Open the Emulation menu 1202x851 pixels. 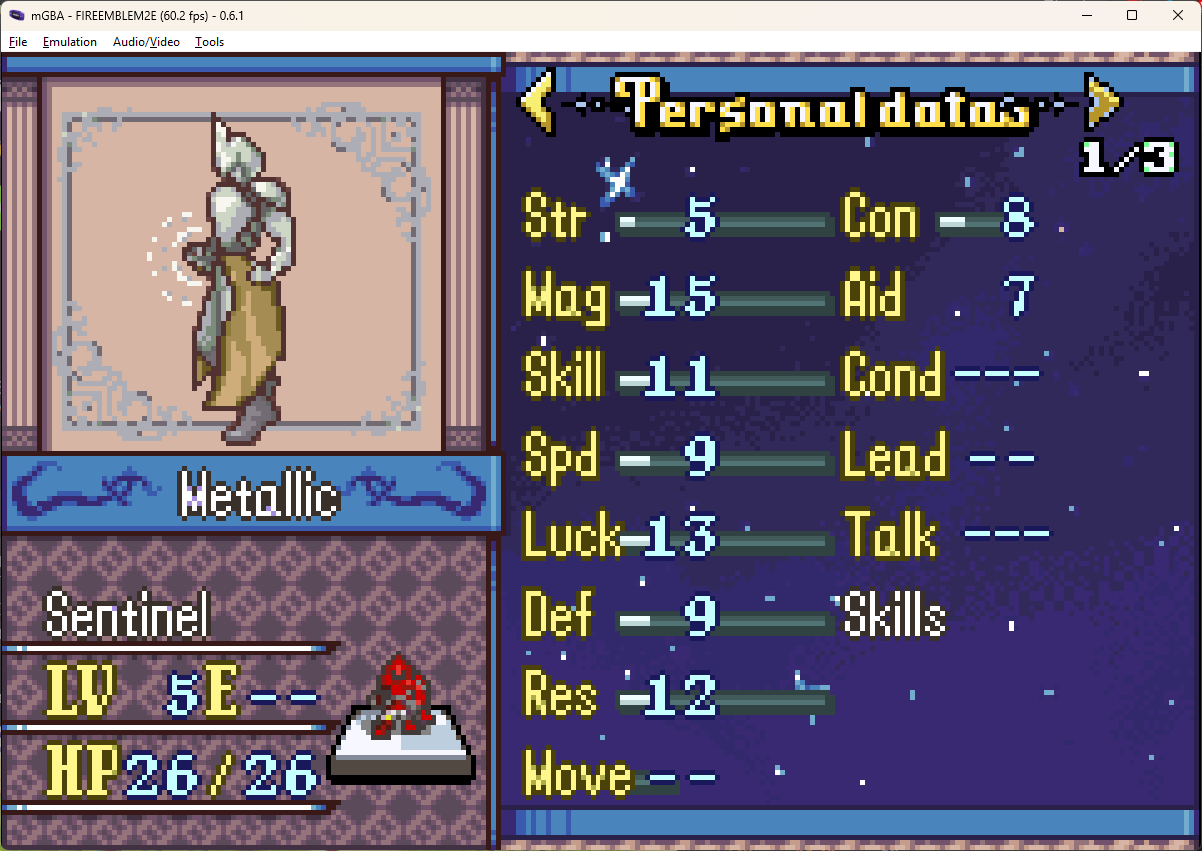[70, 42]
